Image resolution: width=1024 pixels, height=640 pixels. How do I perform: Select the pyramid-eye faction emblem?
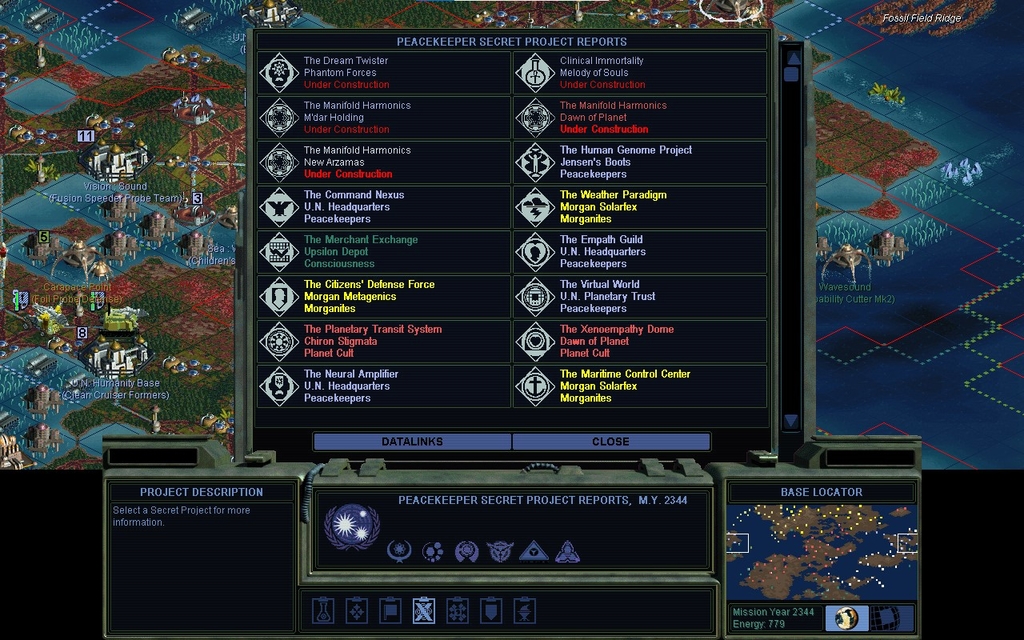(533, 551)
